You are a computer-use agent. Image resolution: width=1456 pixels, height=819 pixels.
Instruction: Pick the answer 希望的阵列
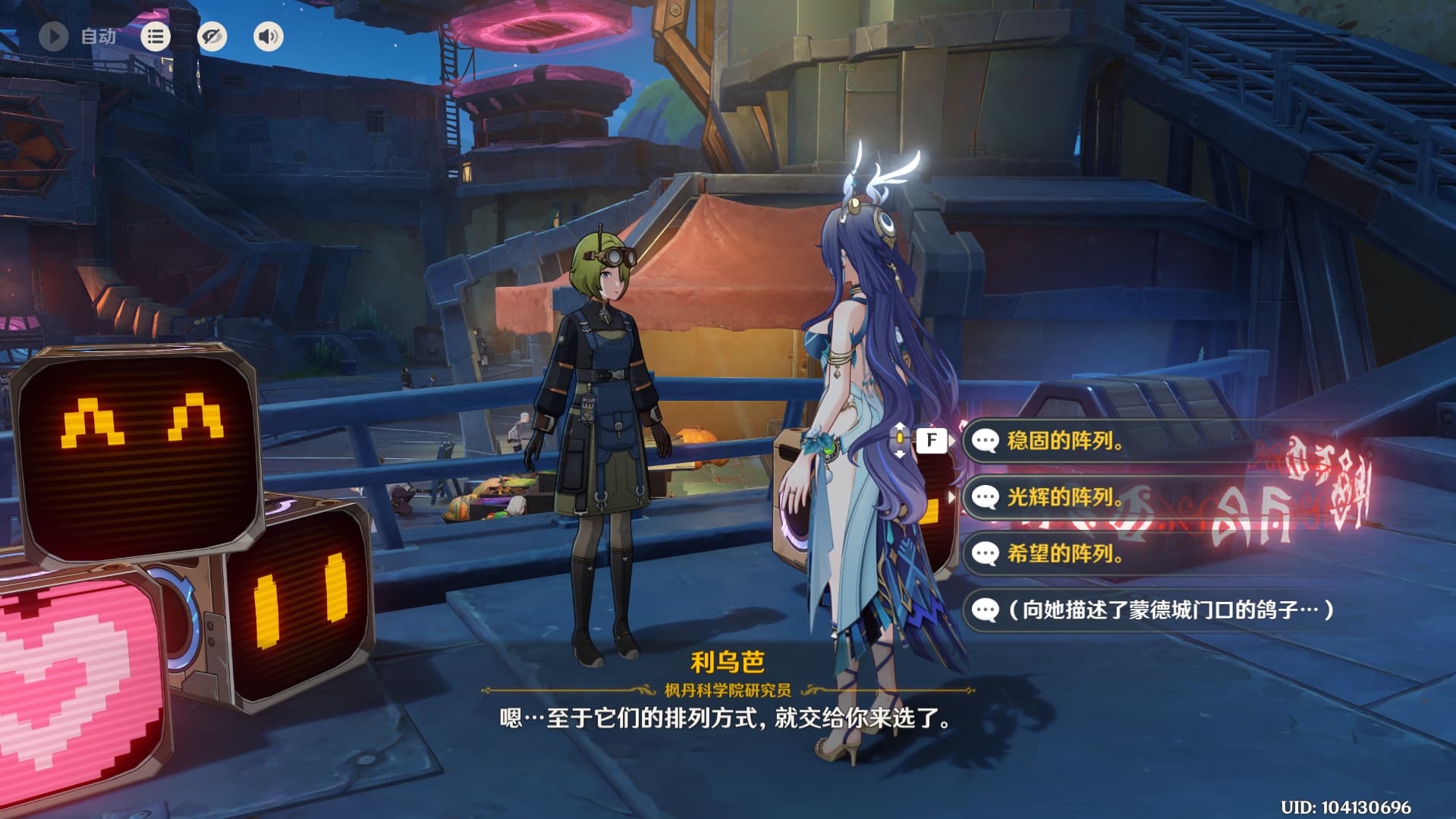point(1064,553)
